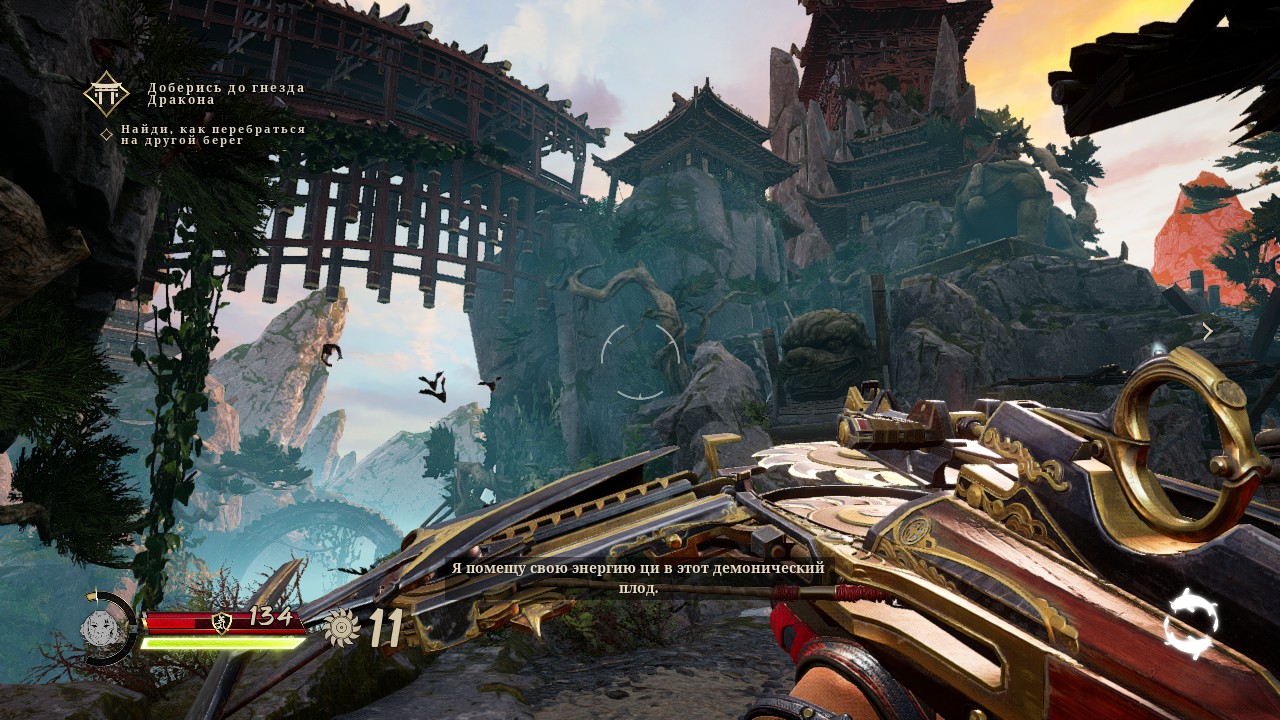Click the white chevron objective marker
This screenshot has width=1280, height=720.
(x=1207, y=331)
